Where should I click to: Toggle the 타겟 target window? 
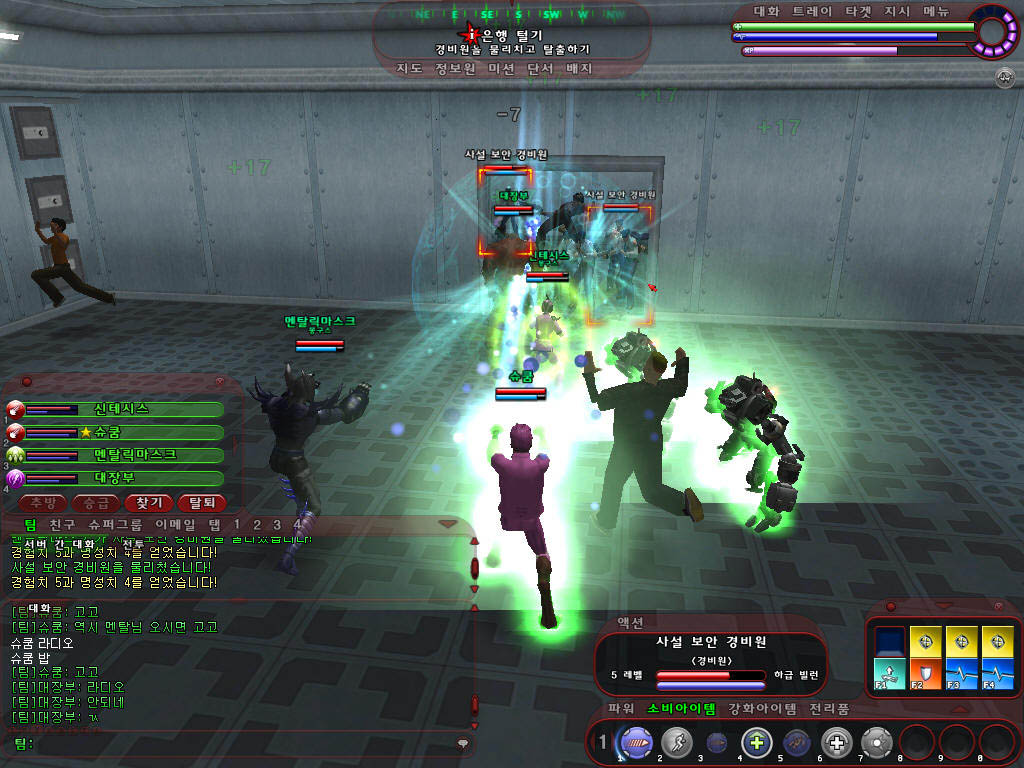point(858,12)
